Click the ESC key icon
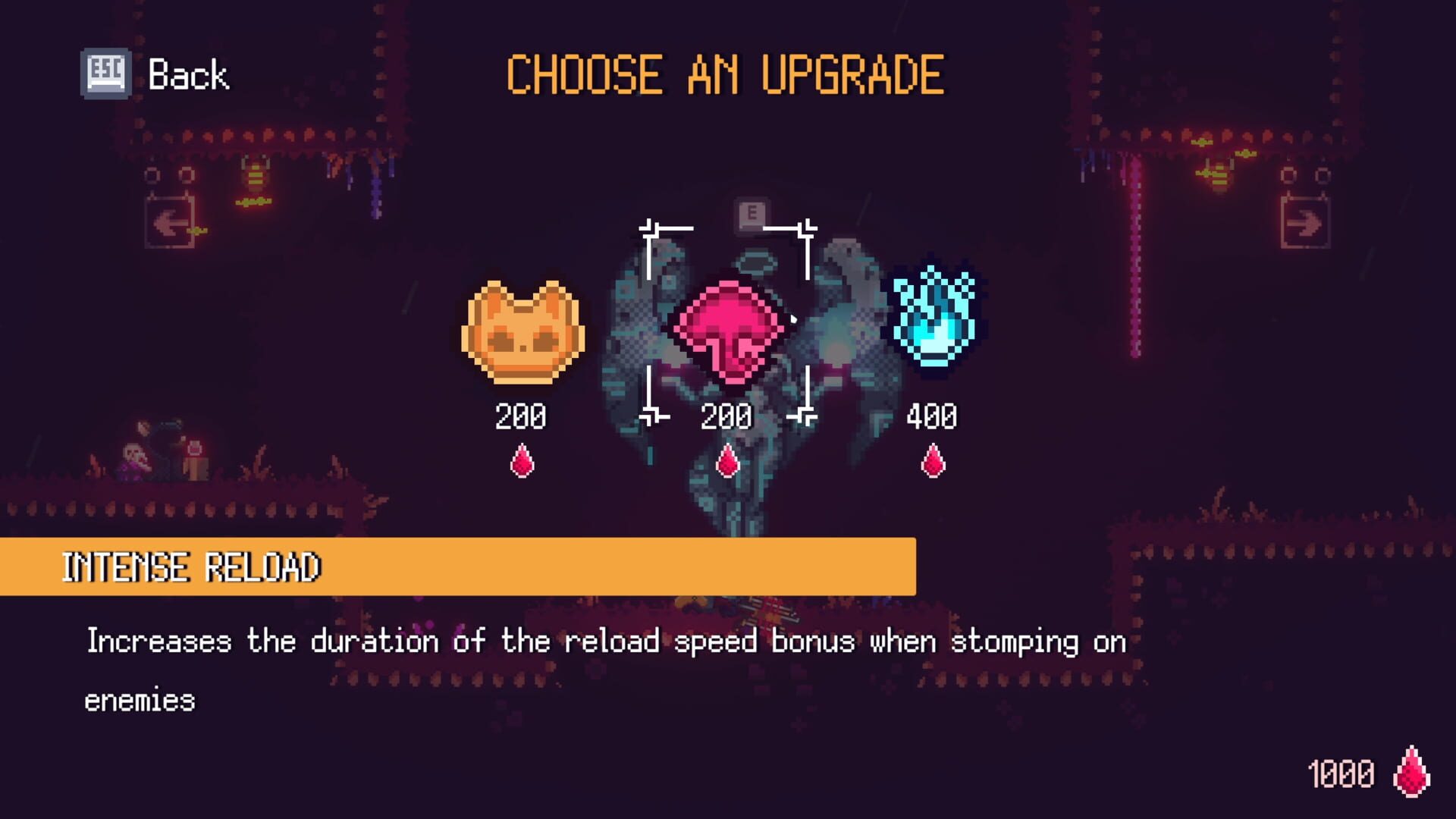This screenshot has width=1456, height=819. [104, 72]
